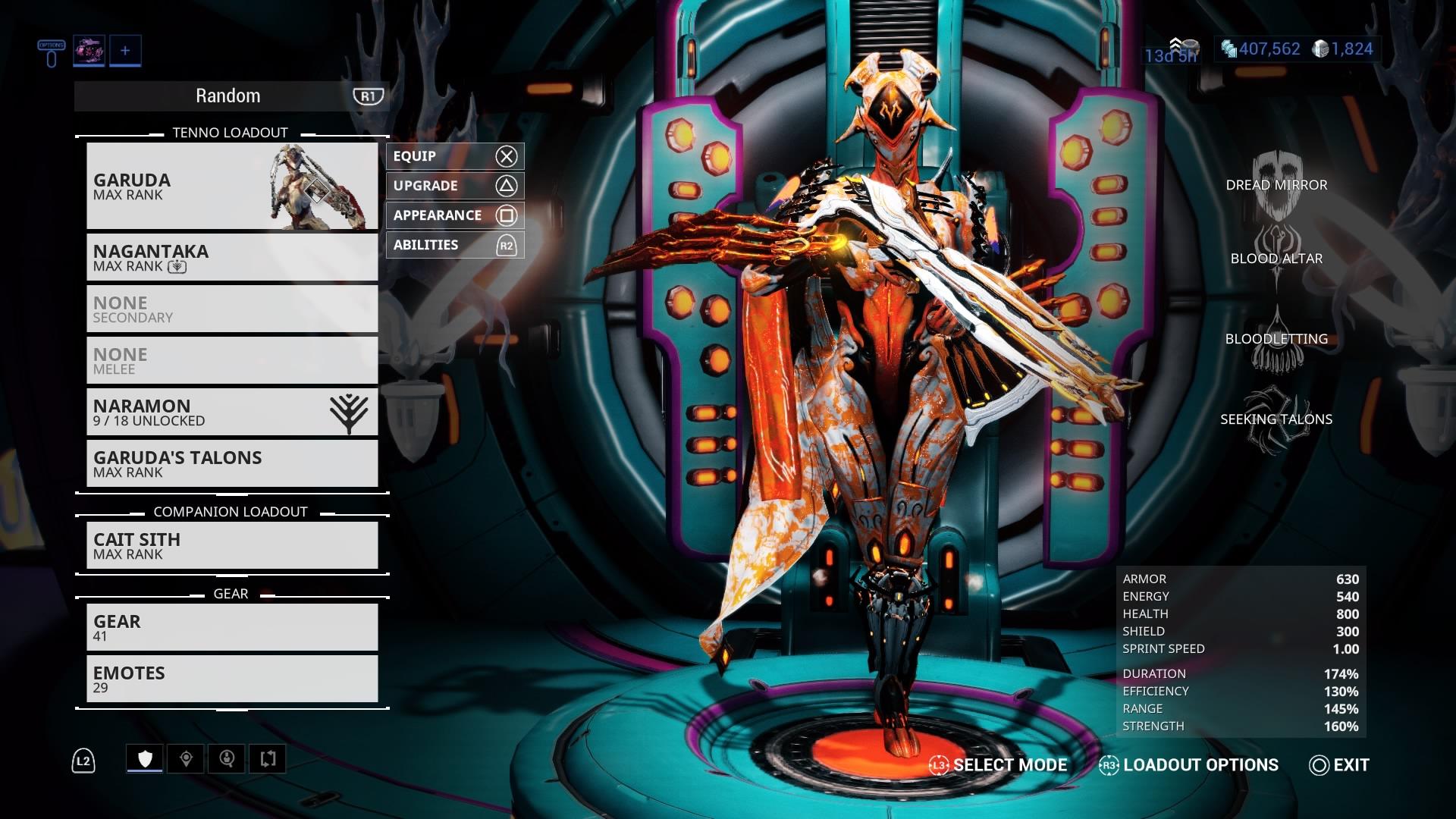Screen dimensions: 1456x819
Task: Open the Nagantaka primary weapon slot
Action: click(232, 258)
